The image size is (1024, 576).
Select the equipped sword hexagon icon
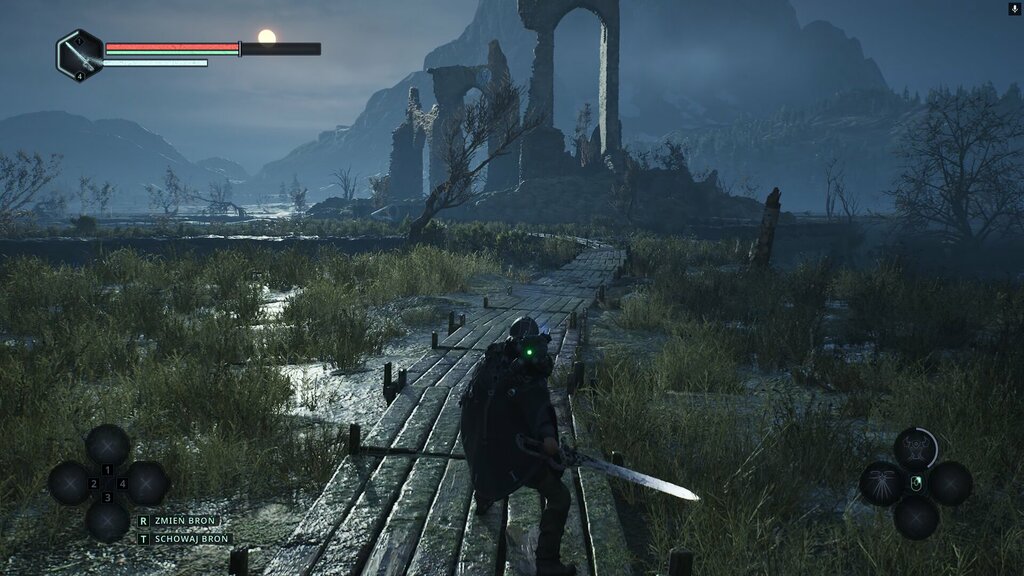point(79,54)
